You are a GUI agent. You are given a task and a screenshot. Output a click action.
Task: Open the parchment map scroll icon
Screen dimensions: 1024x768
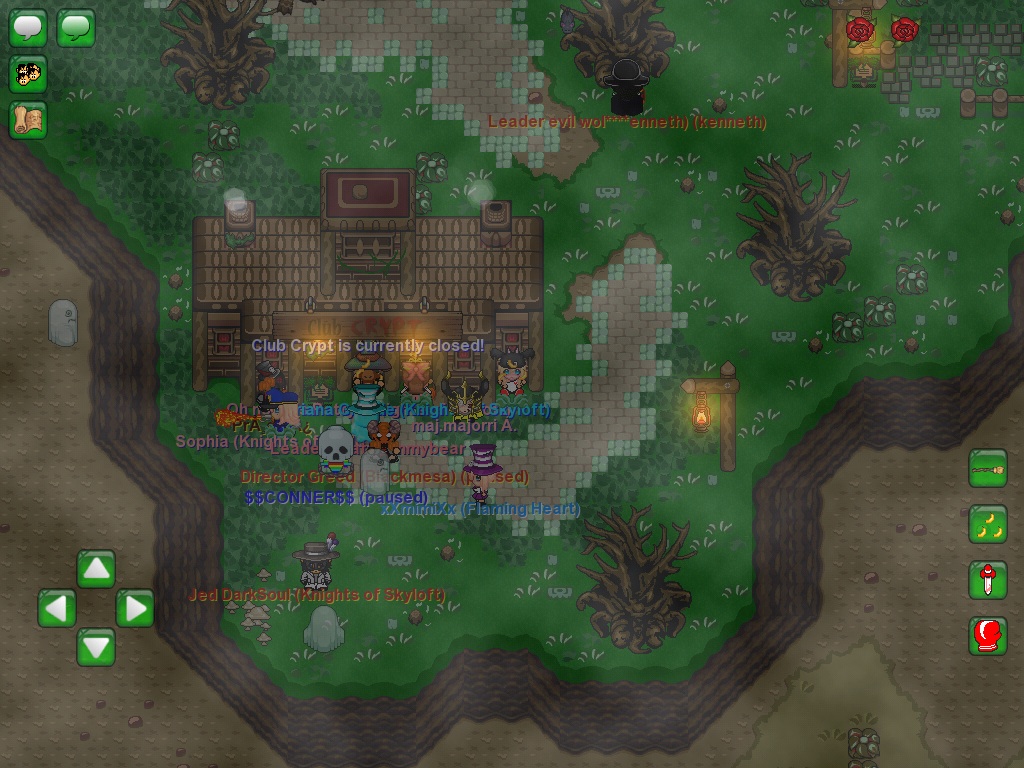28,120
